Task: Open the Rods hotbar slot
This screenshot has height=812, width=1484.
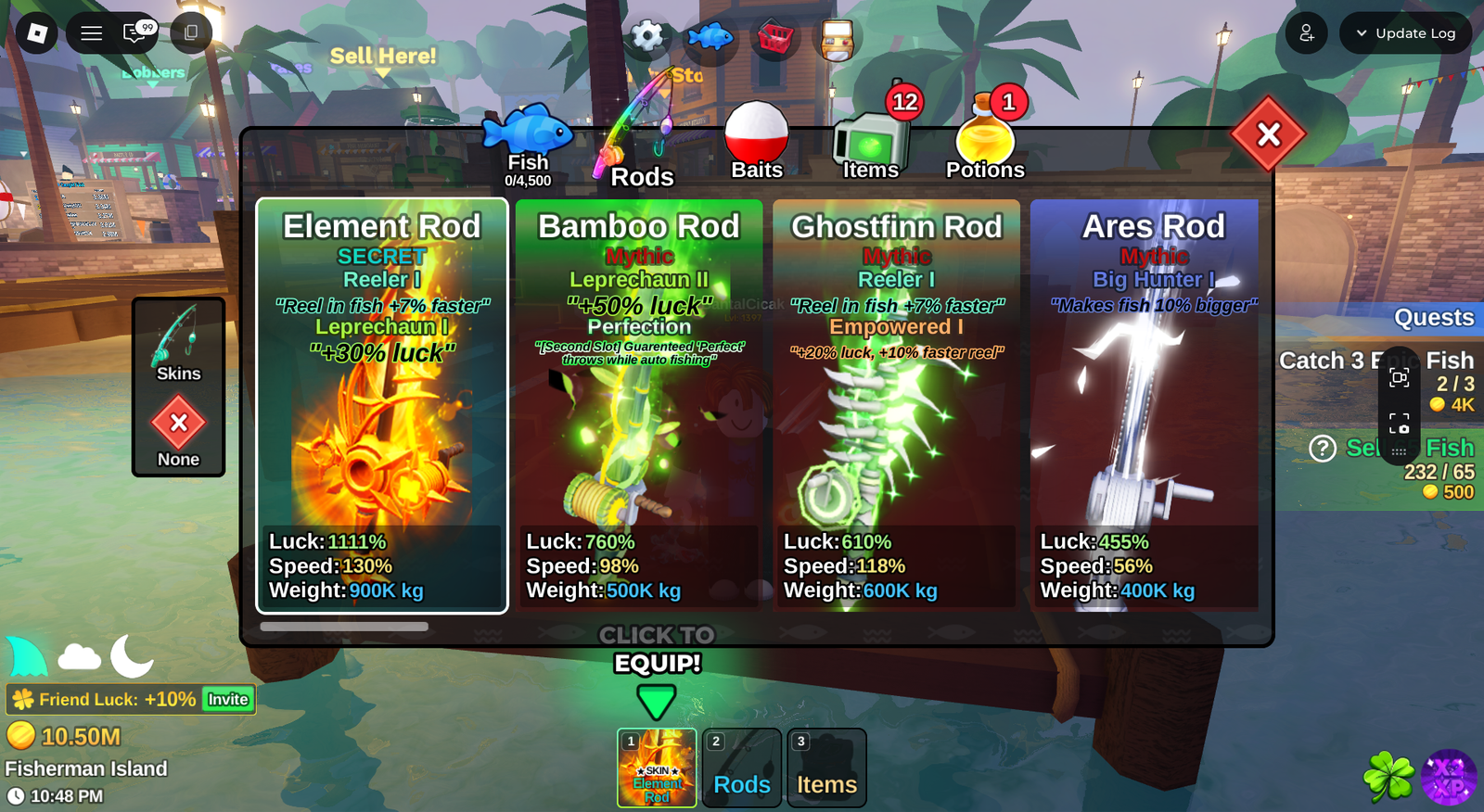Action: point(742,768)
